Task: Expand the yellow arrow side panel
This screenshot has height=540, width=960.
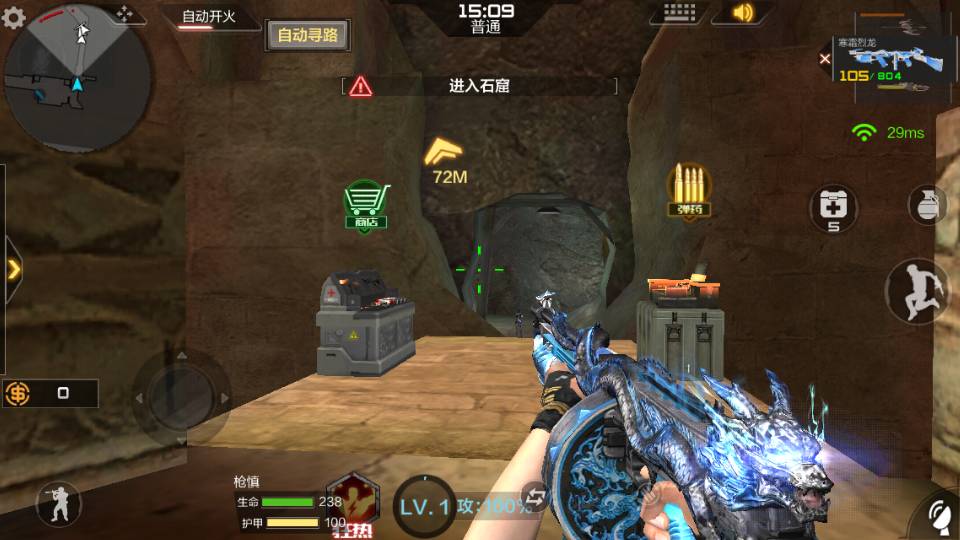Action: click(x=13, y=268)
